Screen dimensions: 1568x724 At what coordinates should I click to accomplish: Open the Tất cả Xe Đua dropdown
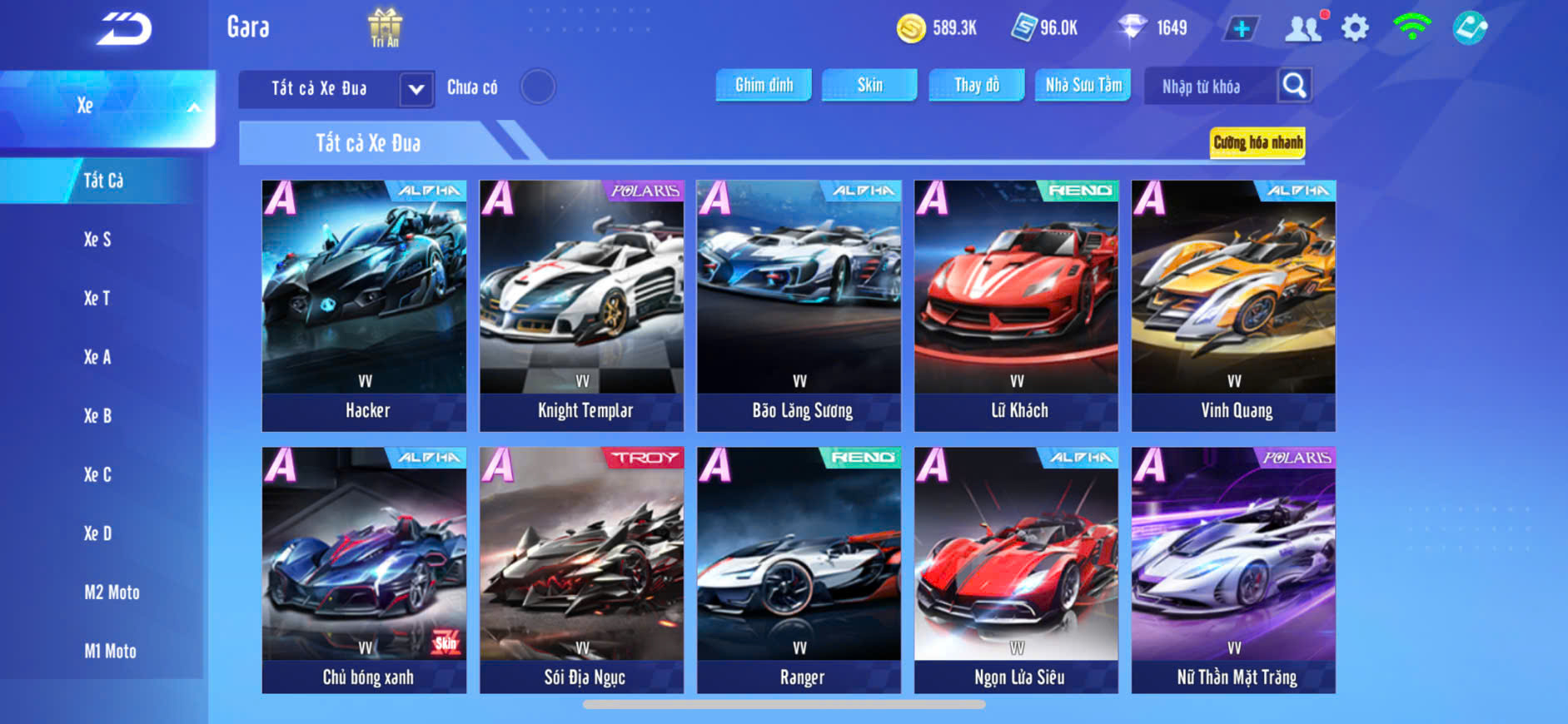pos(416,88)
